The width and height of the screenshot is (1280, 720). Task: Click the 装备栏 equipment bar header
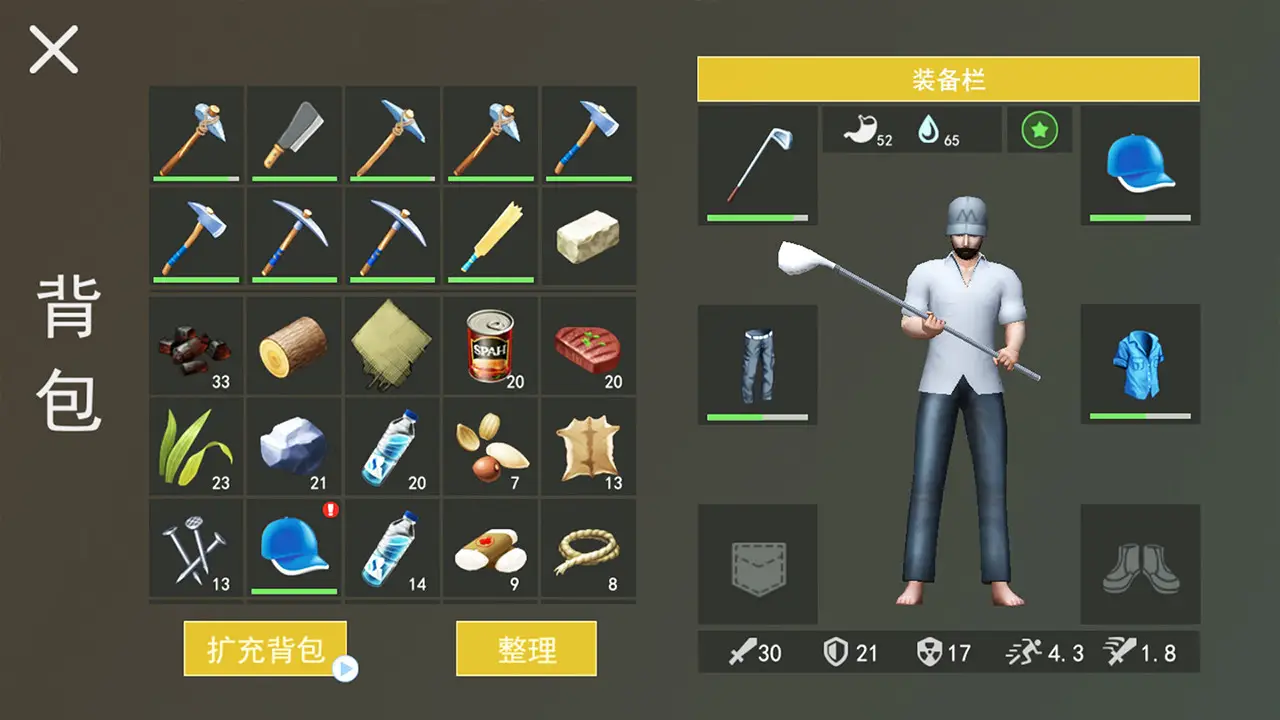click(x=948, y=80)
